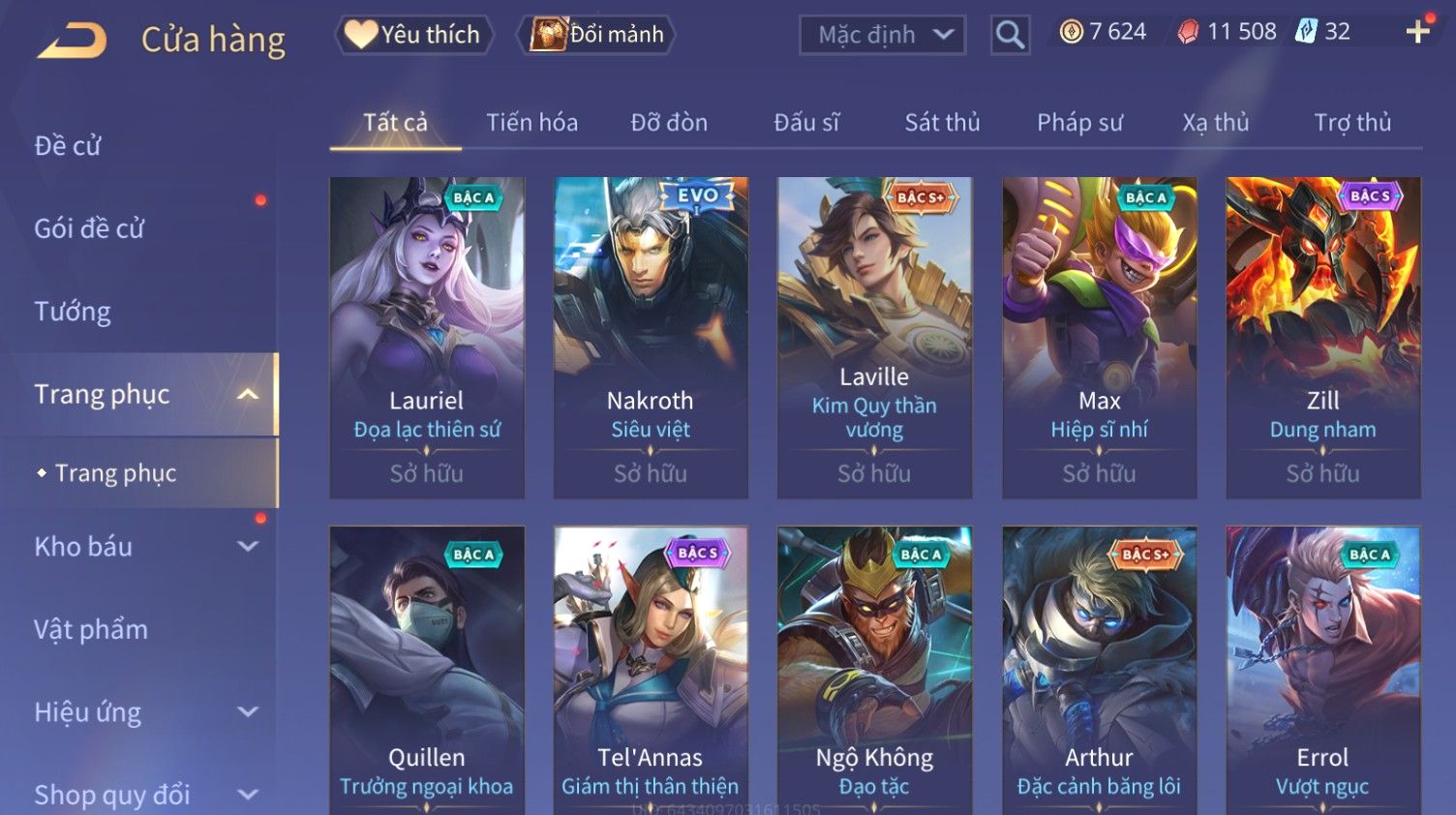
Task: Open the Tướng heroes section
Action: pos(73,312)
